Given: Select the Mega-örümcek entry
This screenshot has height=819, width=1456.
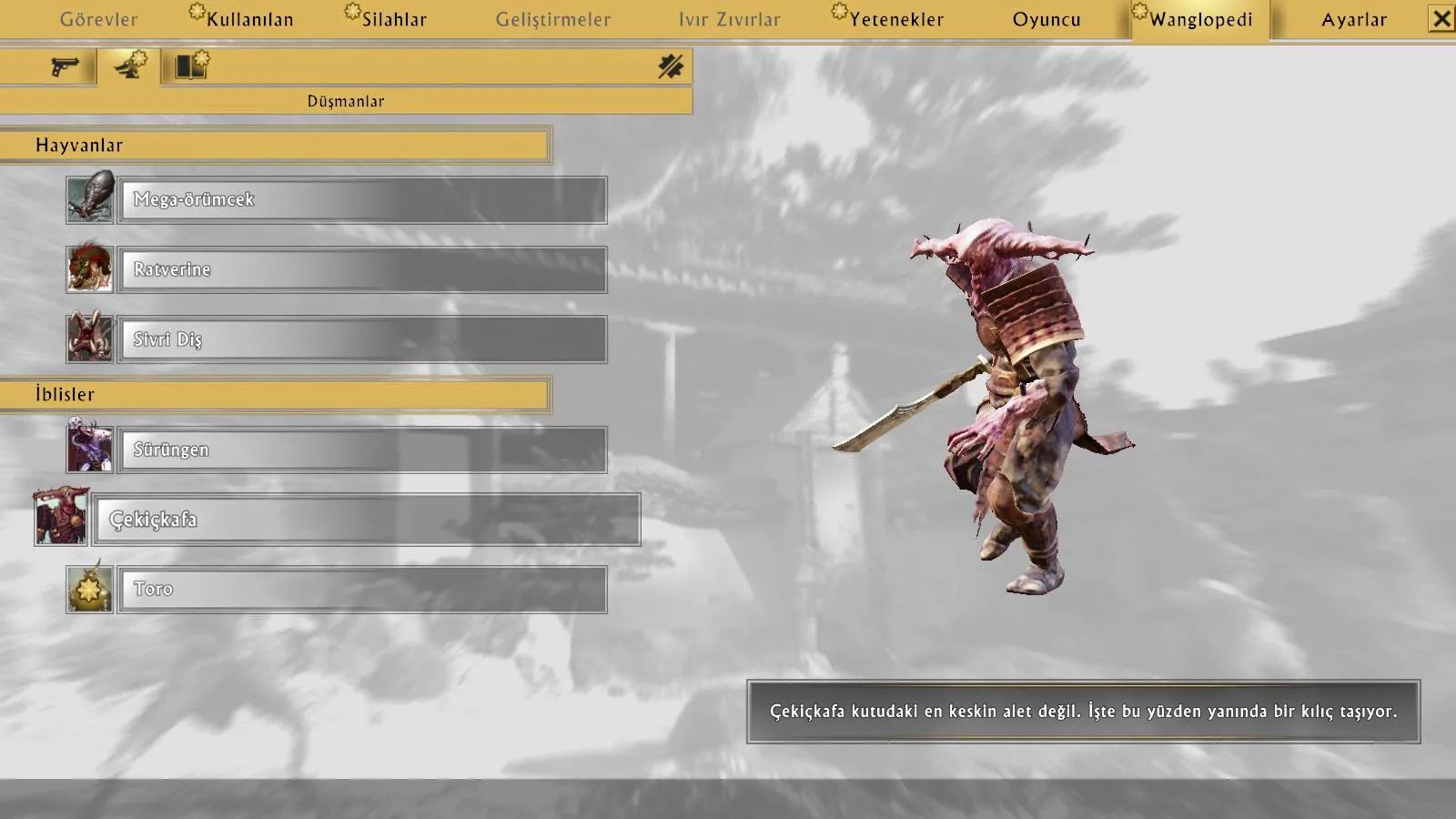Looking at the screenshot, I should [x=362, y=199].
